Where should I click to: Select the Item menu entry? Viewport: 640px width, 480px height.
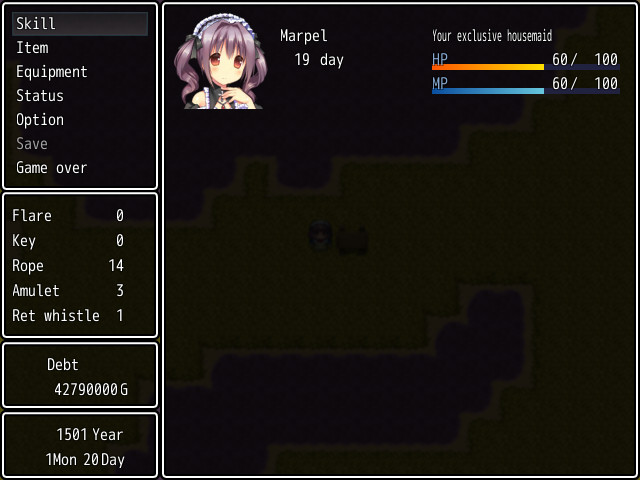pyautogui.click(x=32, y=48)
